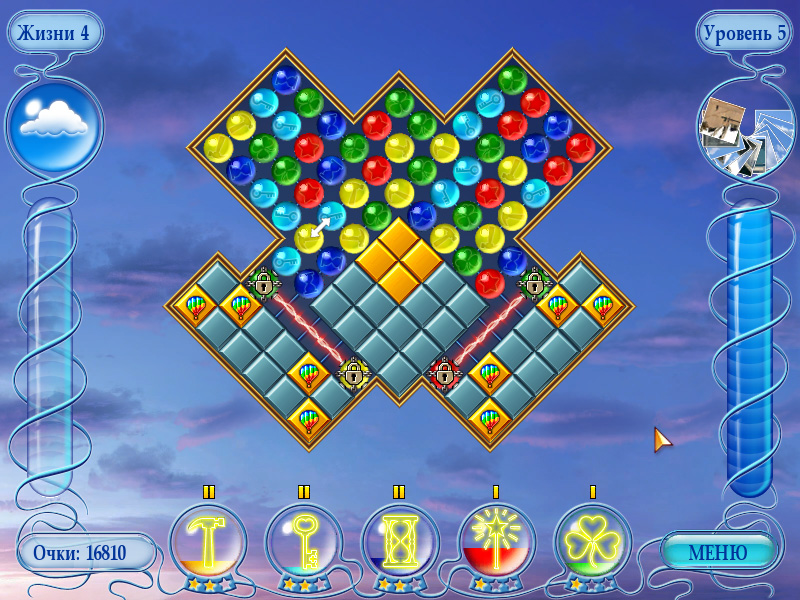Select the hourglass bonus
The image size is (800, 600).
(400, 543)
